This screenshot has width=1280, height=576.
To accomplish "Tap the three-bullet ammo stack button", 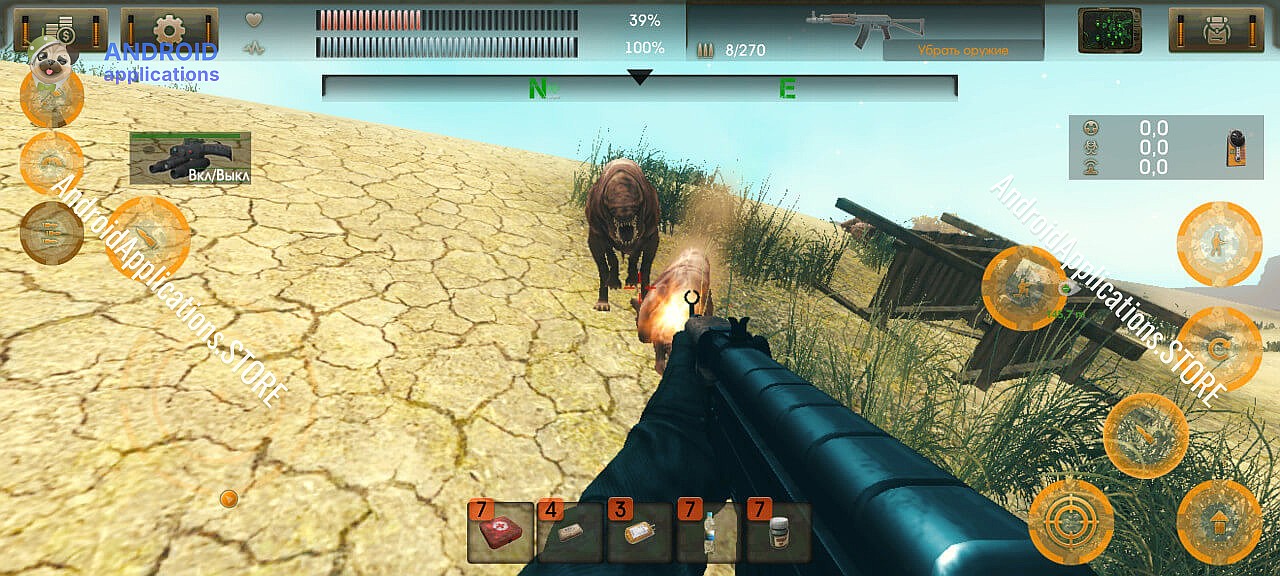I will coord(51,232).
